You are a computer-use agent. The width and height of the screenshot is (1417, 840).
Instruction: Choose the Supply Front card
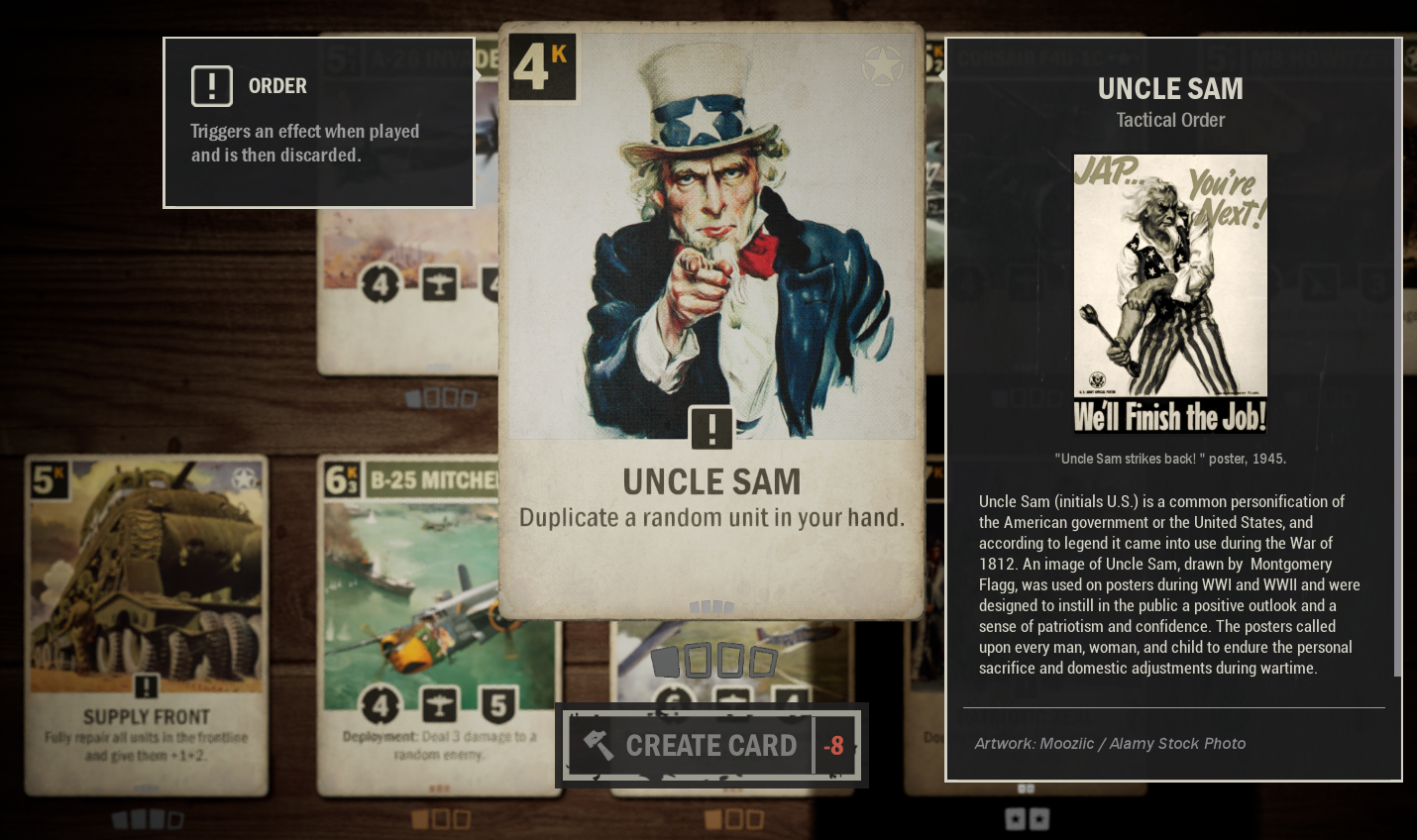click(x=147, y=624)
